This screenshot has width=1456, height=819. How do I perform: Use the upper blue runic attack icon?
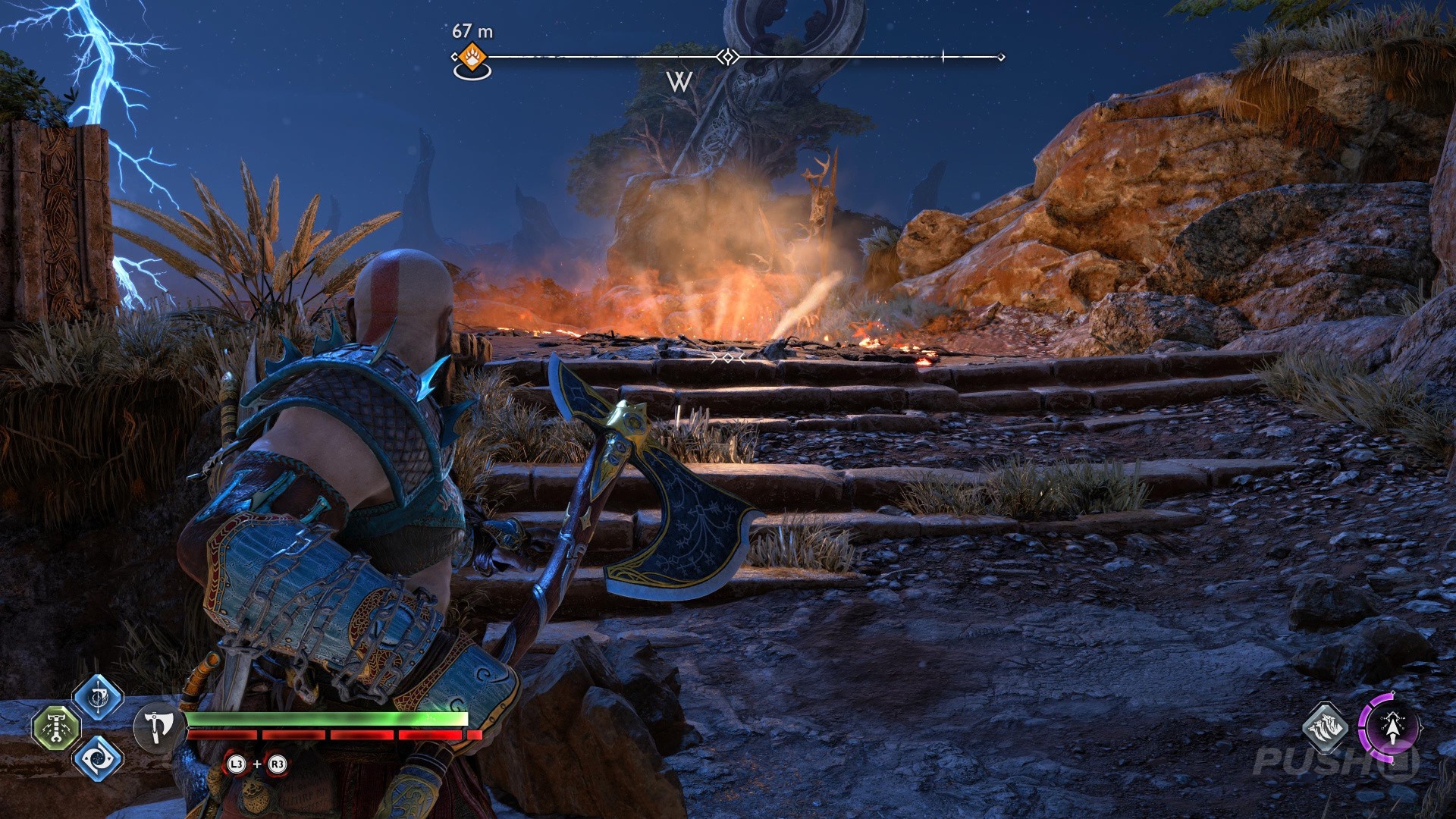(x=98, y=698)
